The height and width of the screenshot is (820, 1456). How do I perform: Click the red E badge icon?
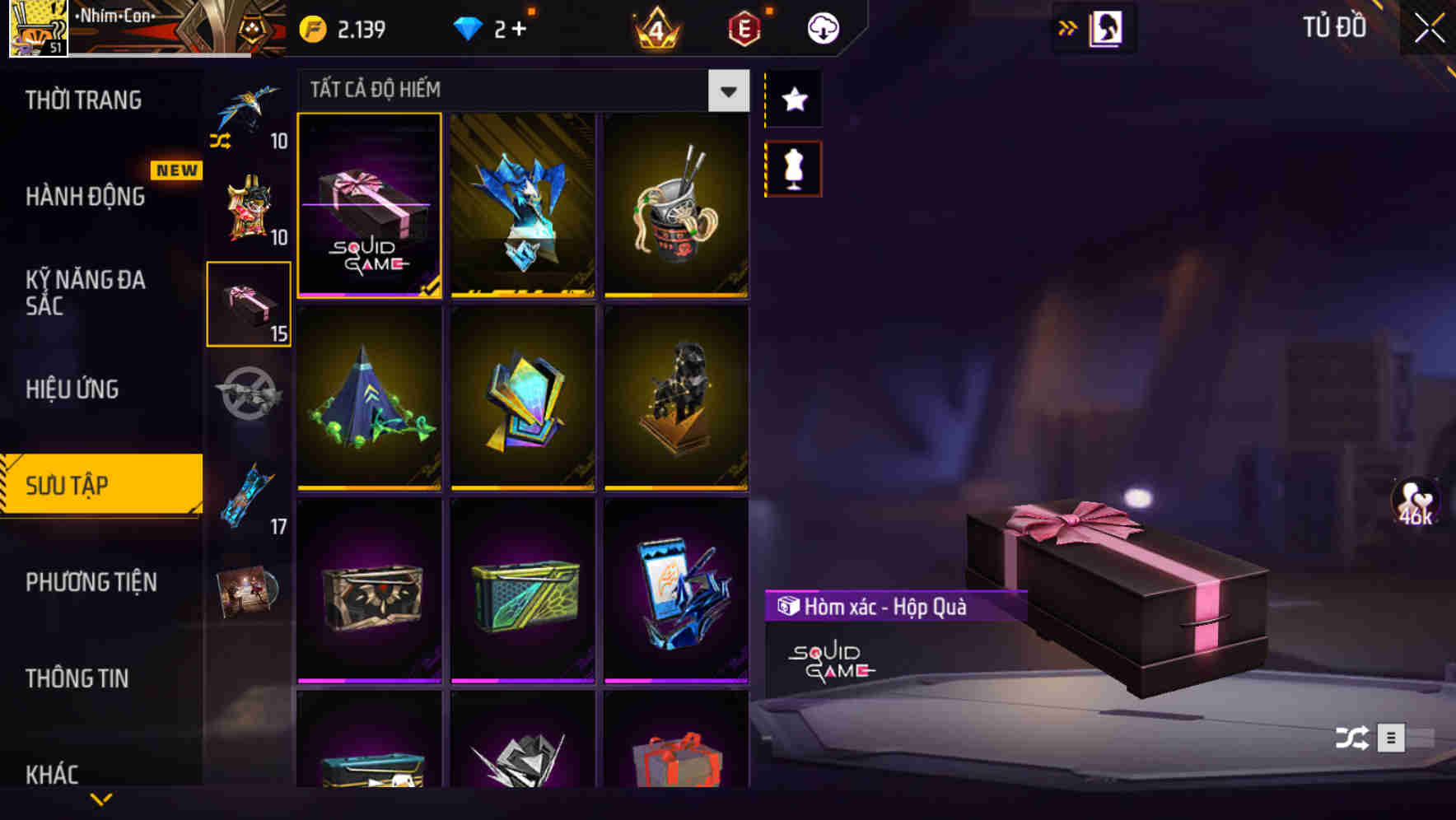[743, 27]
